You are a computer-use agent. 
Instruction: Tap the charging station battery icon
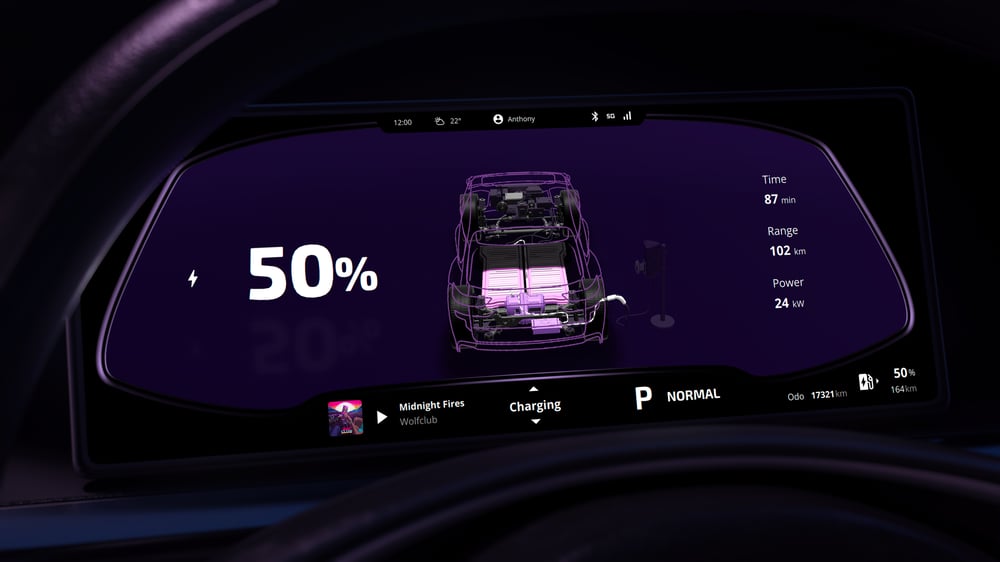coord(866,381)
